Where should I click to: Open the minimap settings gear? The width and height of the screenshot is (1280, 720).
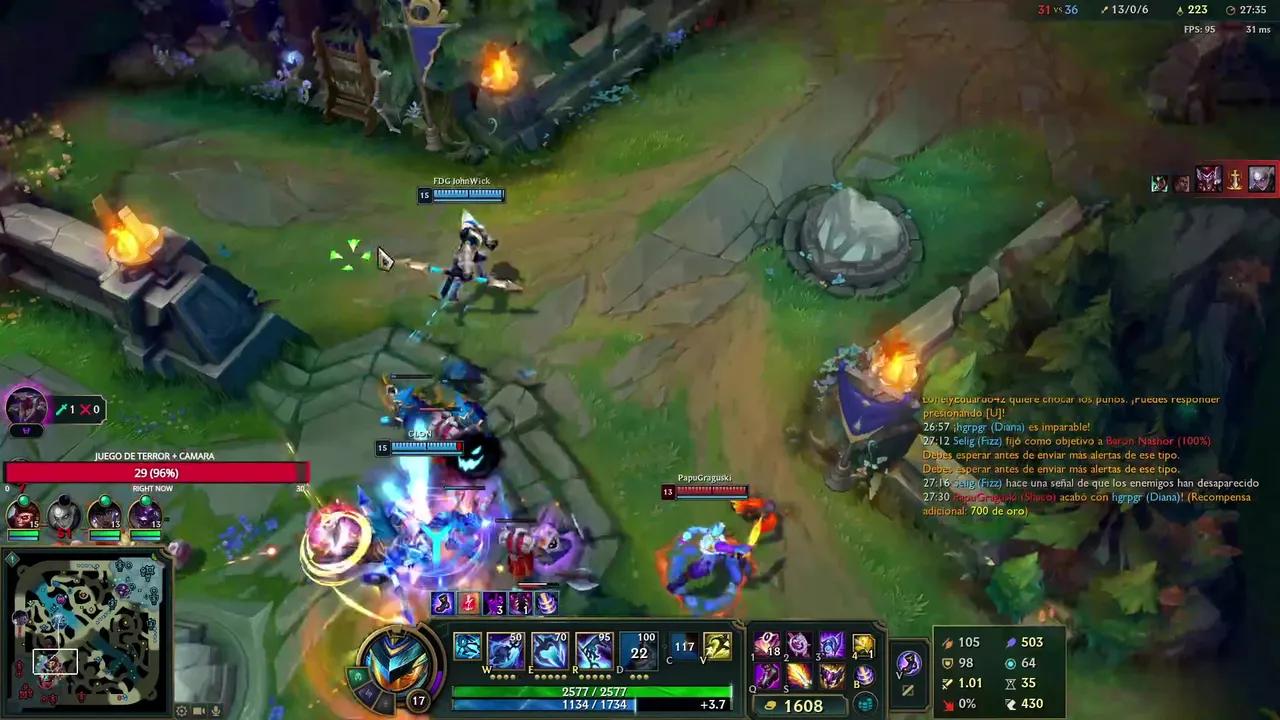[181, 710]
